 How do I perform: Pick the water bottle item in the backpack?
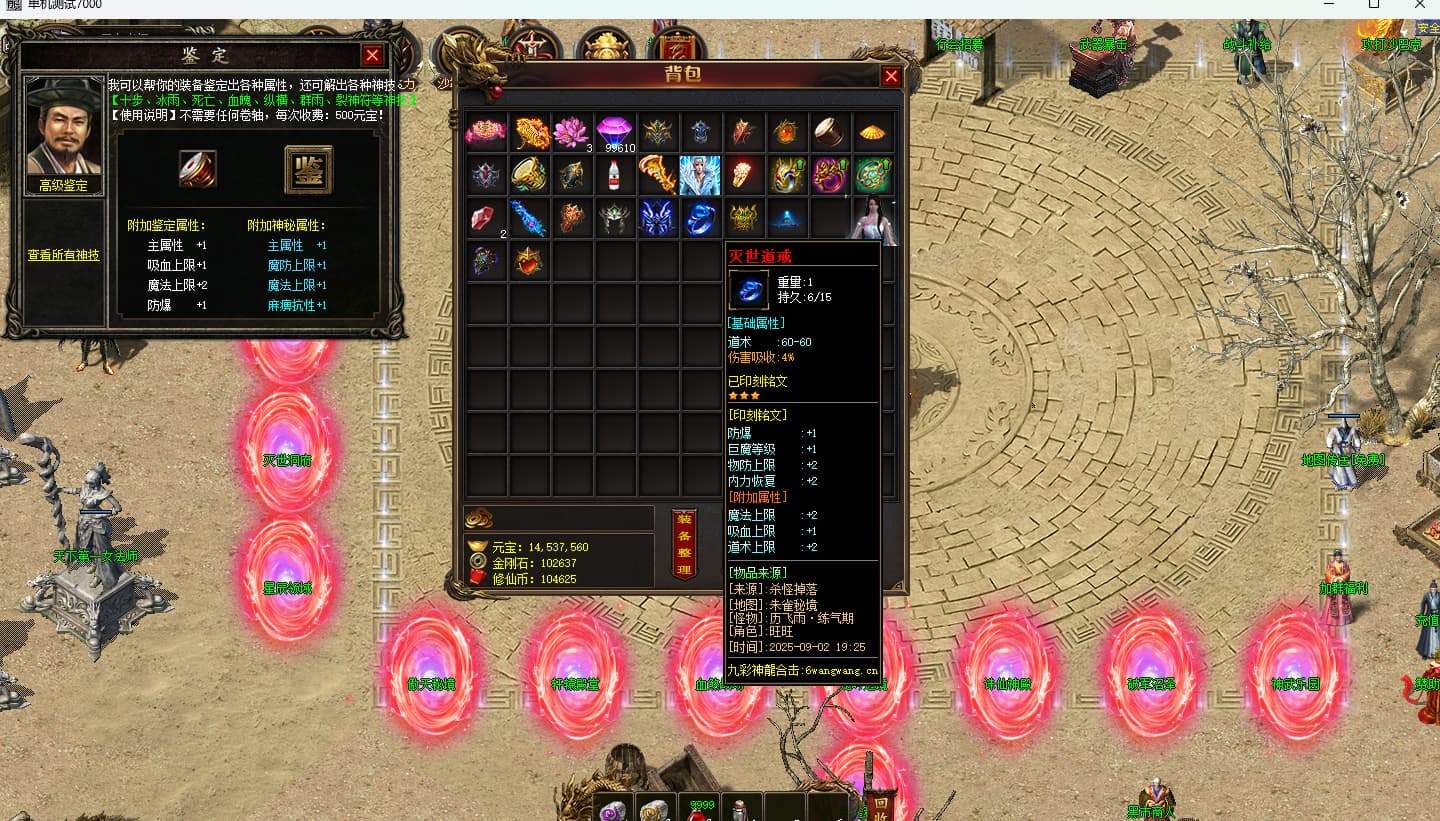coord(614,176)
